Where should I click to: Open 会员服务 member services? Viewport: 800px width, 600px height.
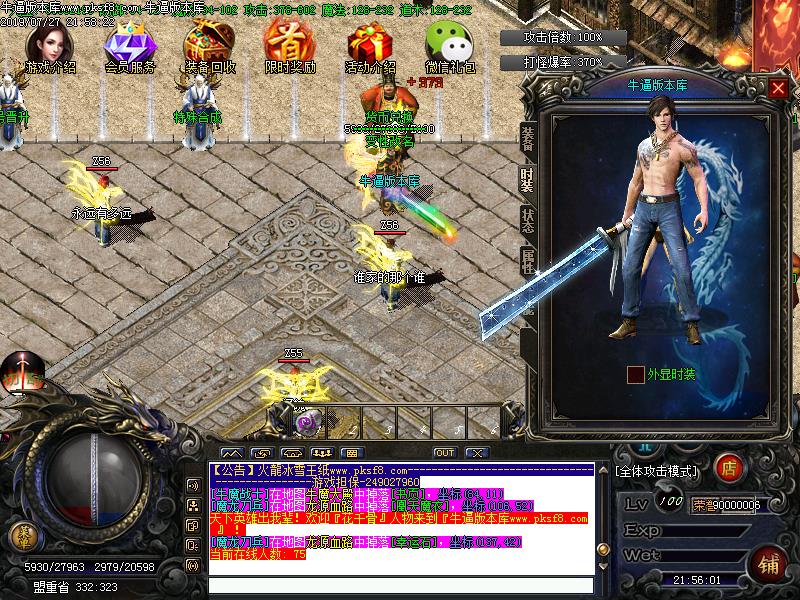point(129,46)
